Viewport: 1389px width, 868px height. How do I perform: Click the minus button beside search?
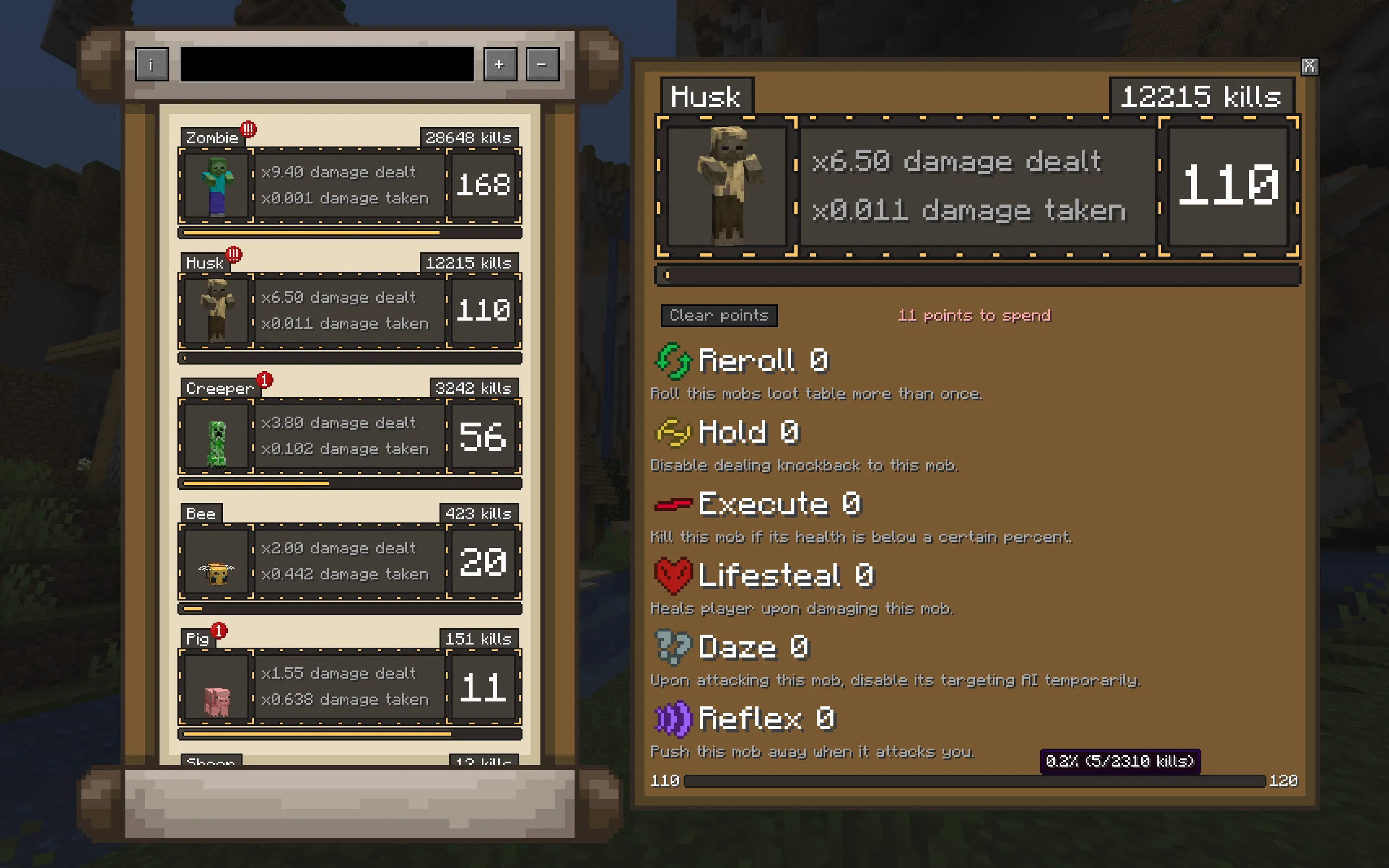(542, 65)
